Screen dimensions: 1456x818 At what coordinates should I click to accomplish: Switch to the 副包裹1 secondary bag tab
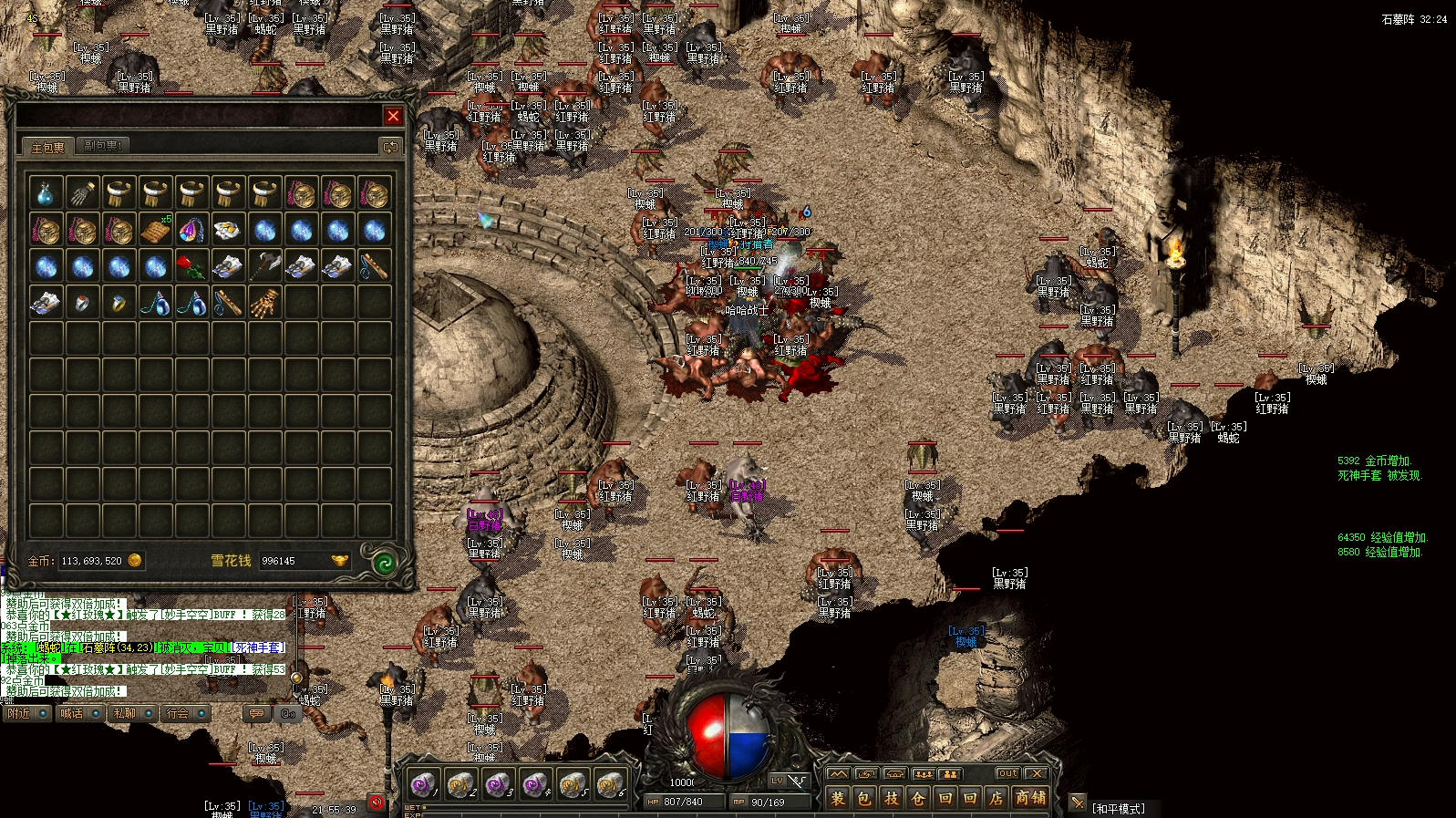pyautogui.click(x=101, y=146)
